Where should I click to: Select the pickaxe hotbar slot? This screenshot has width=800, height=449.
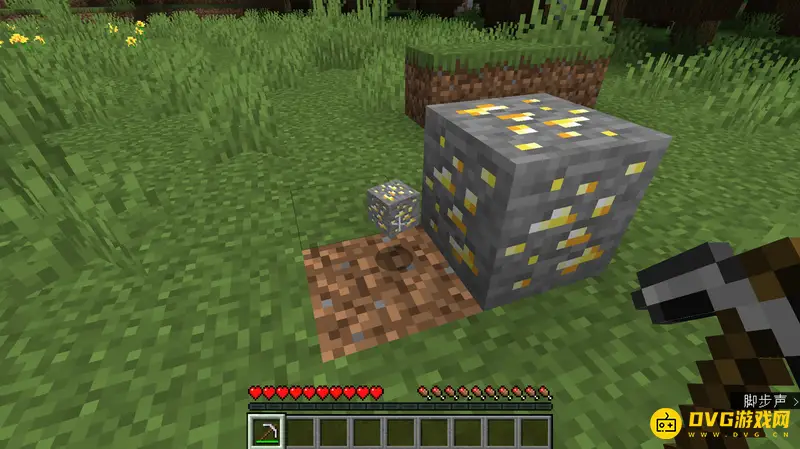[267, 431]
